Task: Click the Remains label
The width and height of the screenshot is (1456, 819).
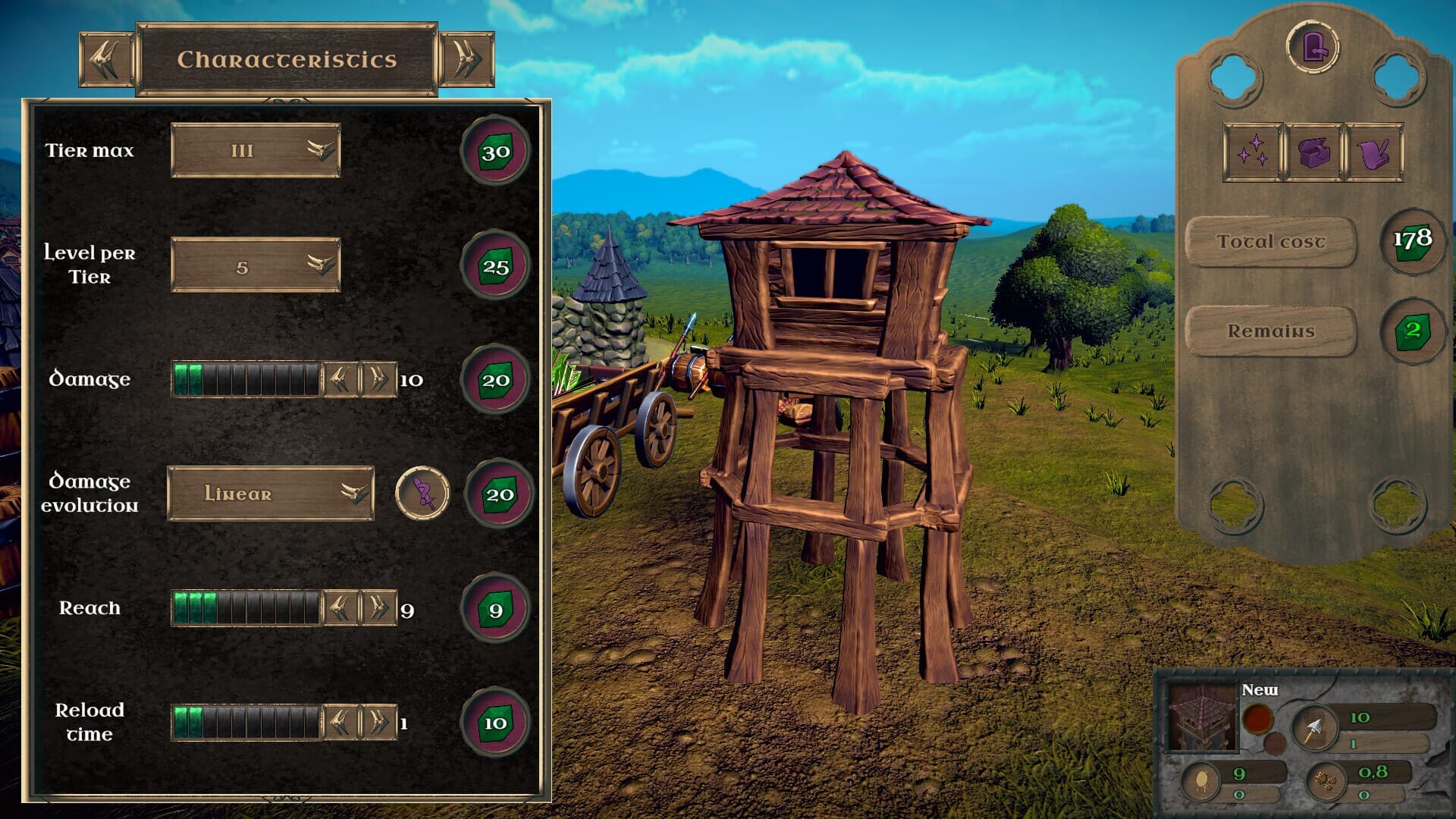Action: click(1270, 331)
